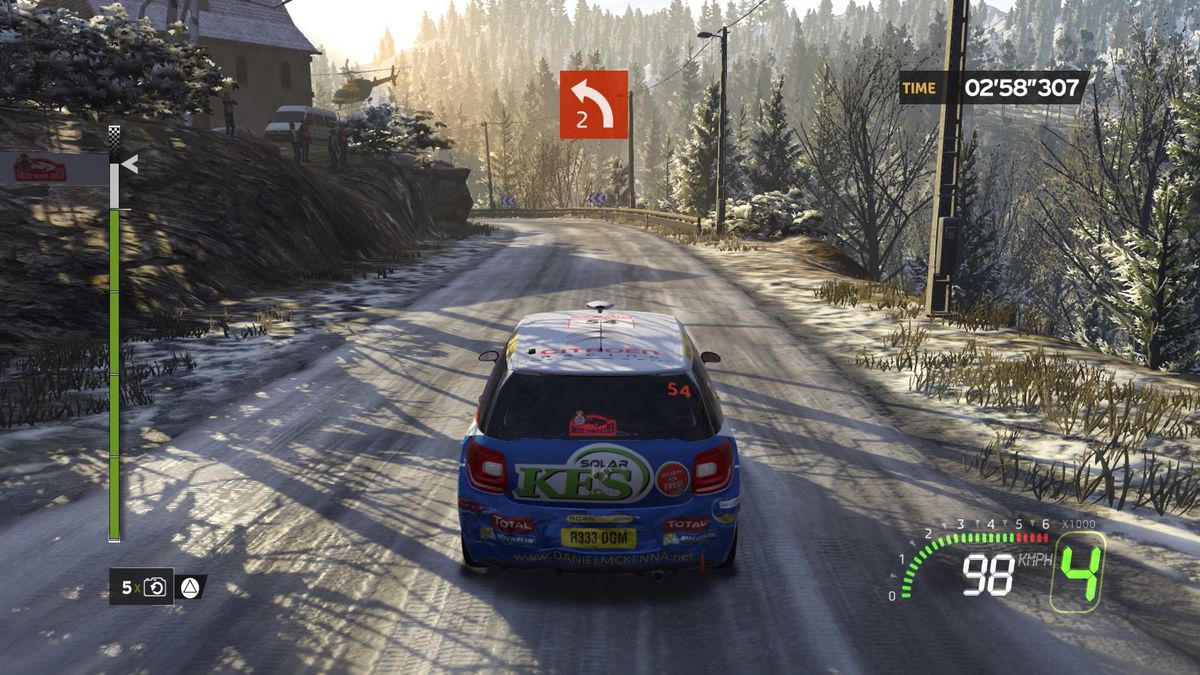
Task: Click the checkered finish flag on the stage progress bar
Action: (114, 137)
